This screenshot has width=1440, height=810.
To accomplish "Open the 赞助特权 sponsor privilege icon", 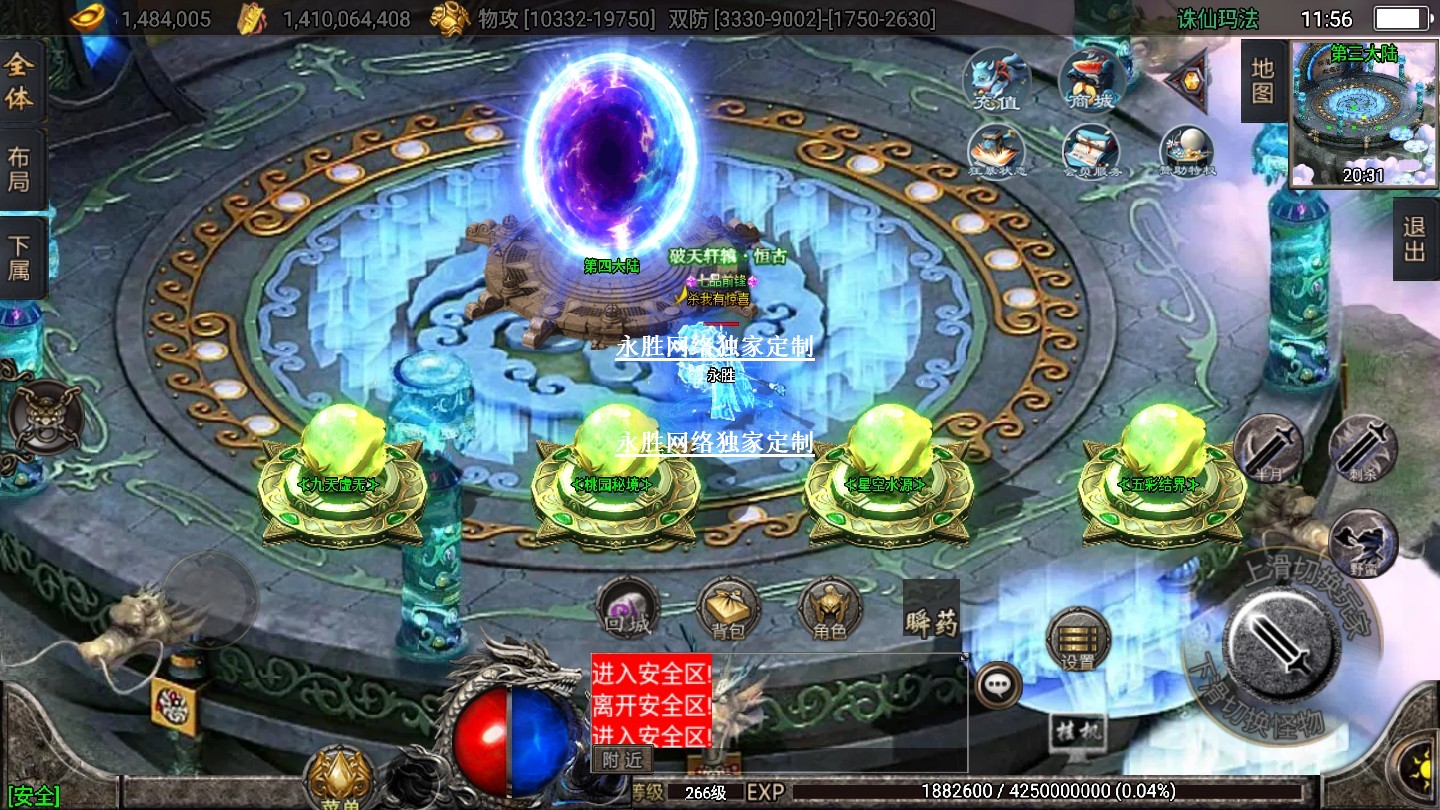I will [x=1187, y=152].
